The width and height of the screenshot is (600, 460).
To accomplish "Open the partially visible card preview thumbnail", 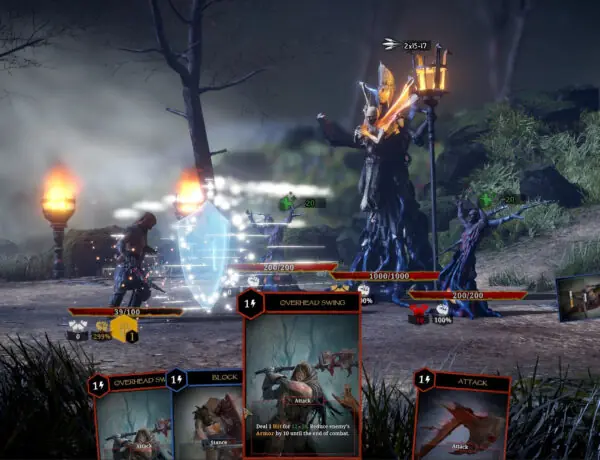I will pyautogui.click(x=579, y=298).
